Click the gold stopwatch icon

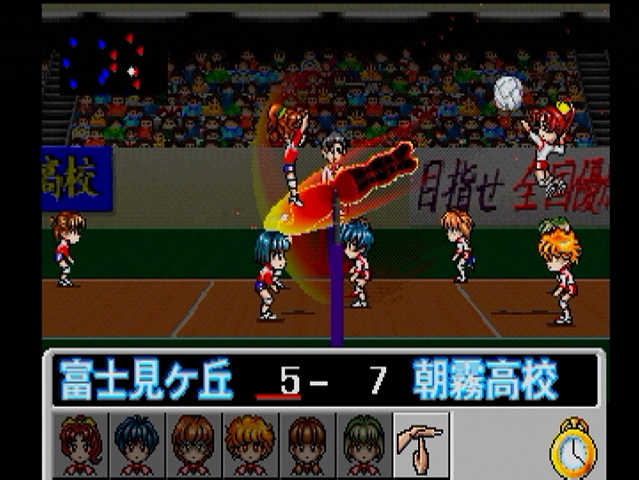[573, 447]
